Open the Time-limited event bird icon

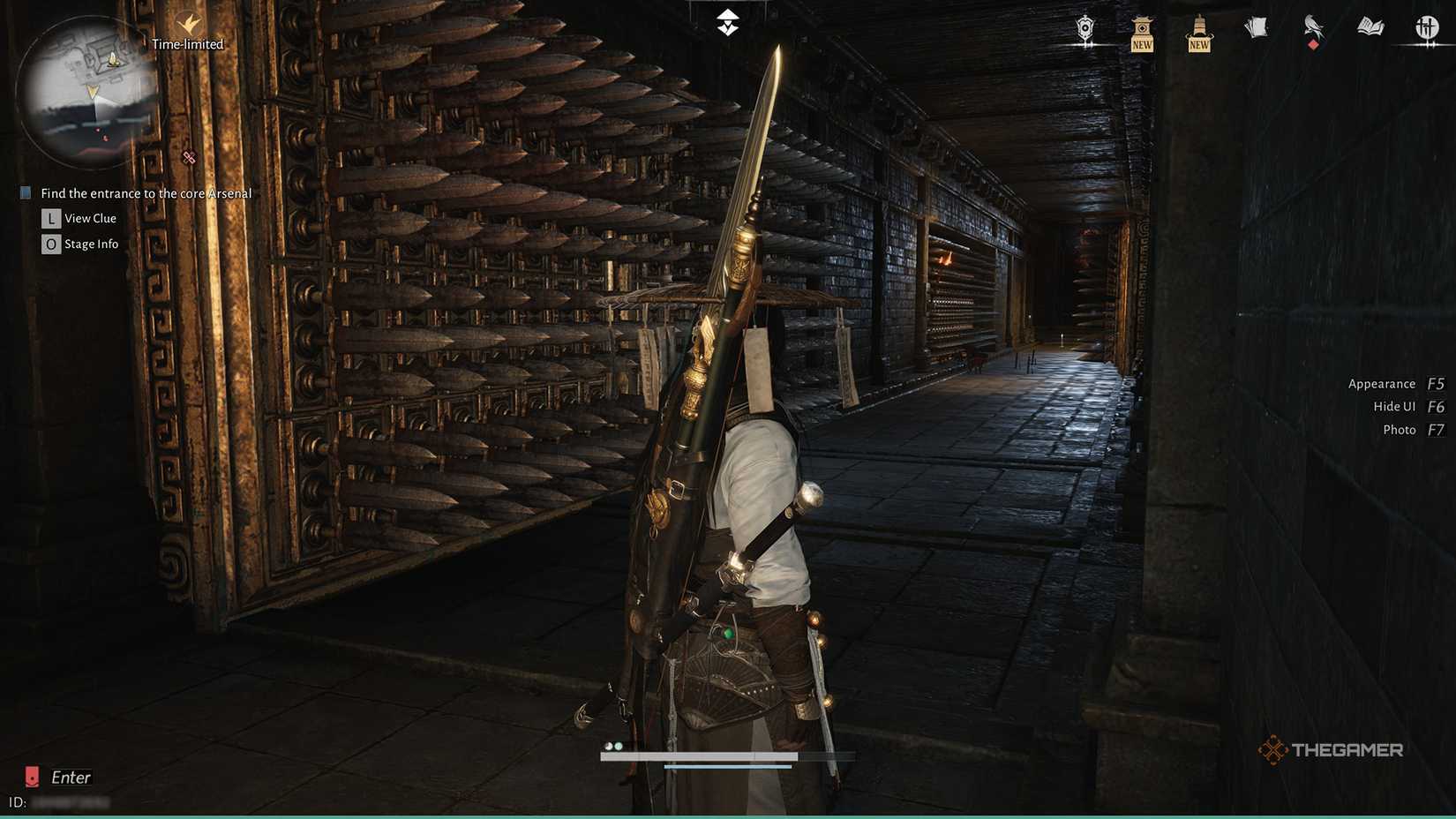tap(188, 24)
